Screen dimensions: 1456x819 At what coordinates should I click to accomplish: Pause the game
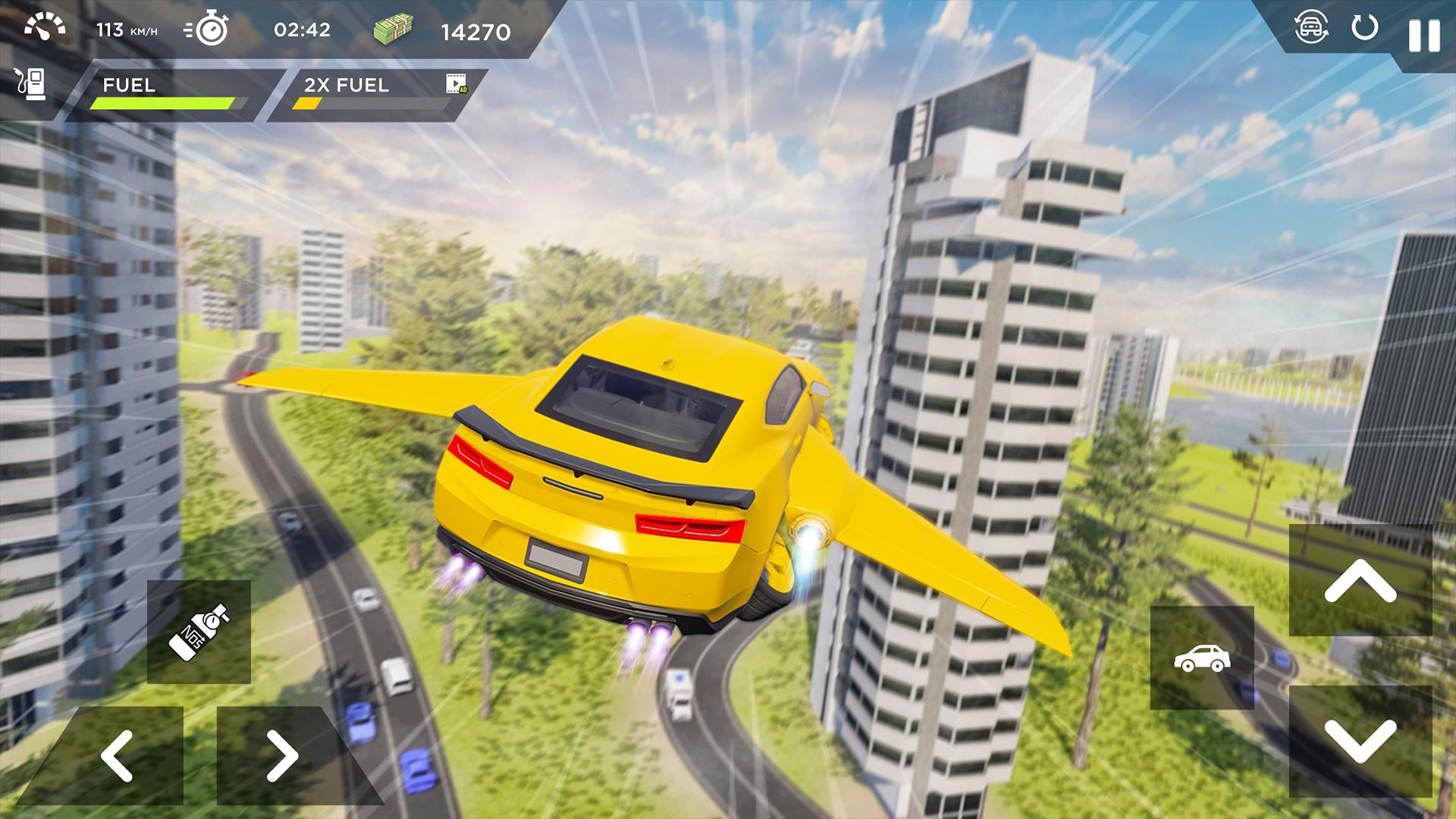[1423, 36]
